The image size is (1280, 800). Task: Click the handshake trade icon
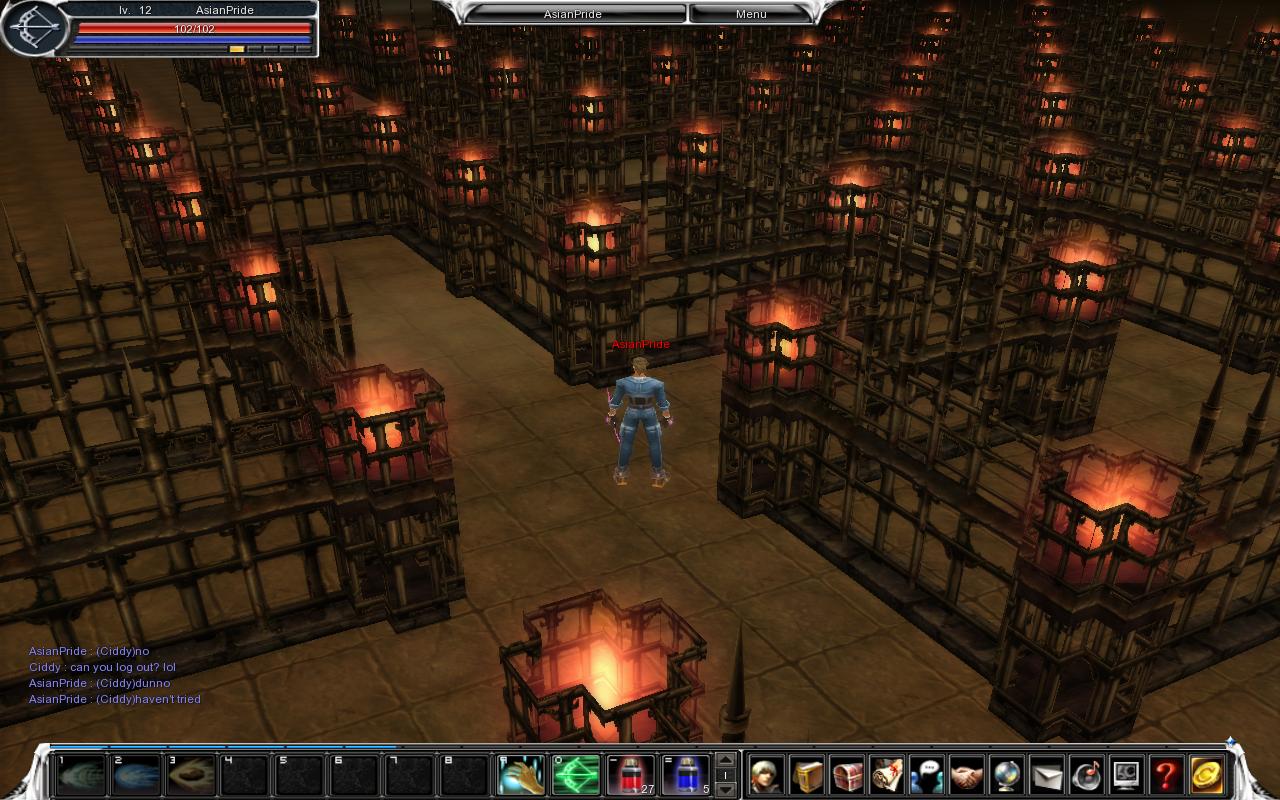point(967,775)
